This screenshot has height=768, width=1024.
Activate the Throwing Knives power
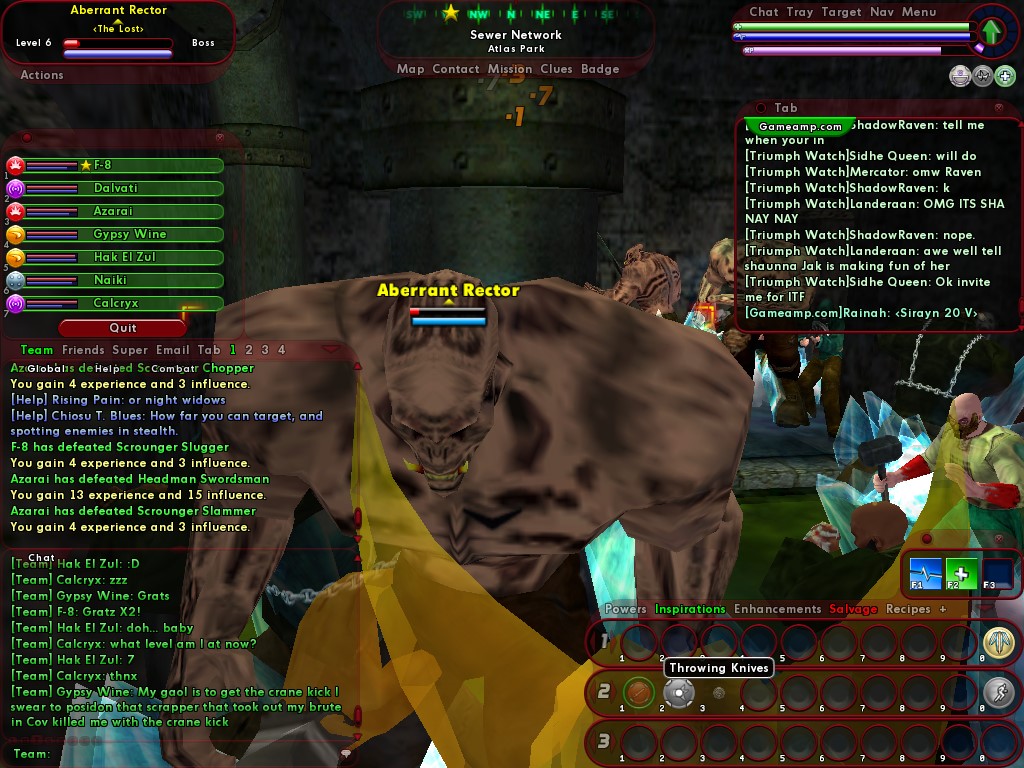tap(679, 692)
